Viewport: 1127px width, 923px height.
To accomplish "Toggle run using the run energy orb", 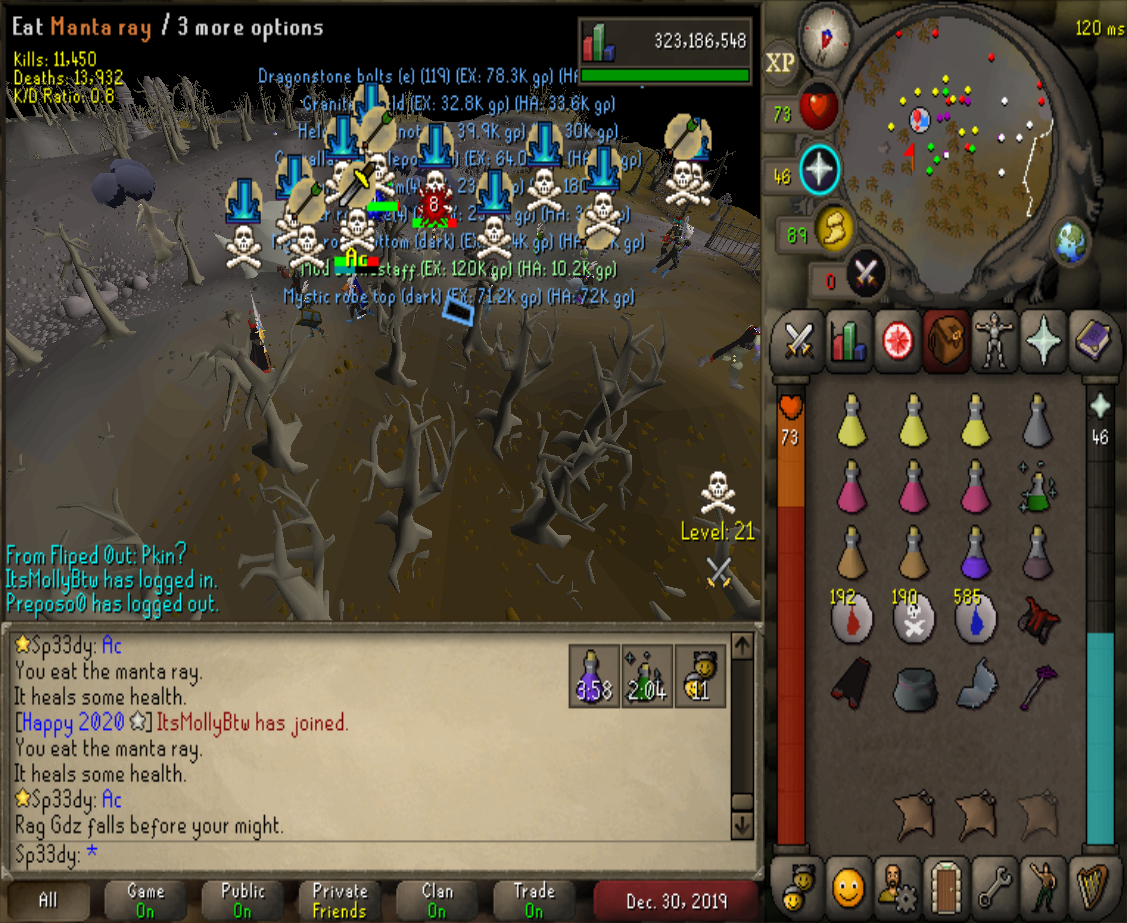I will pos(832,229).
